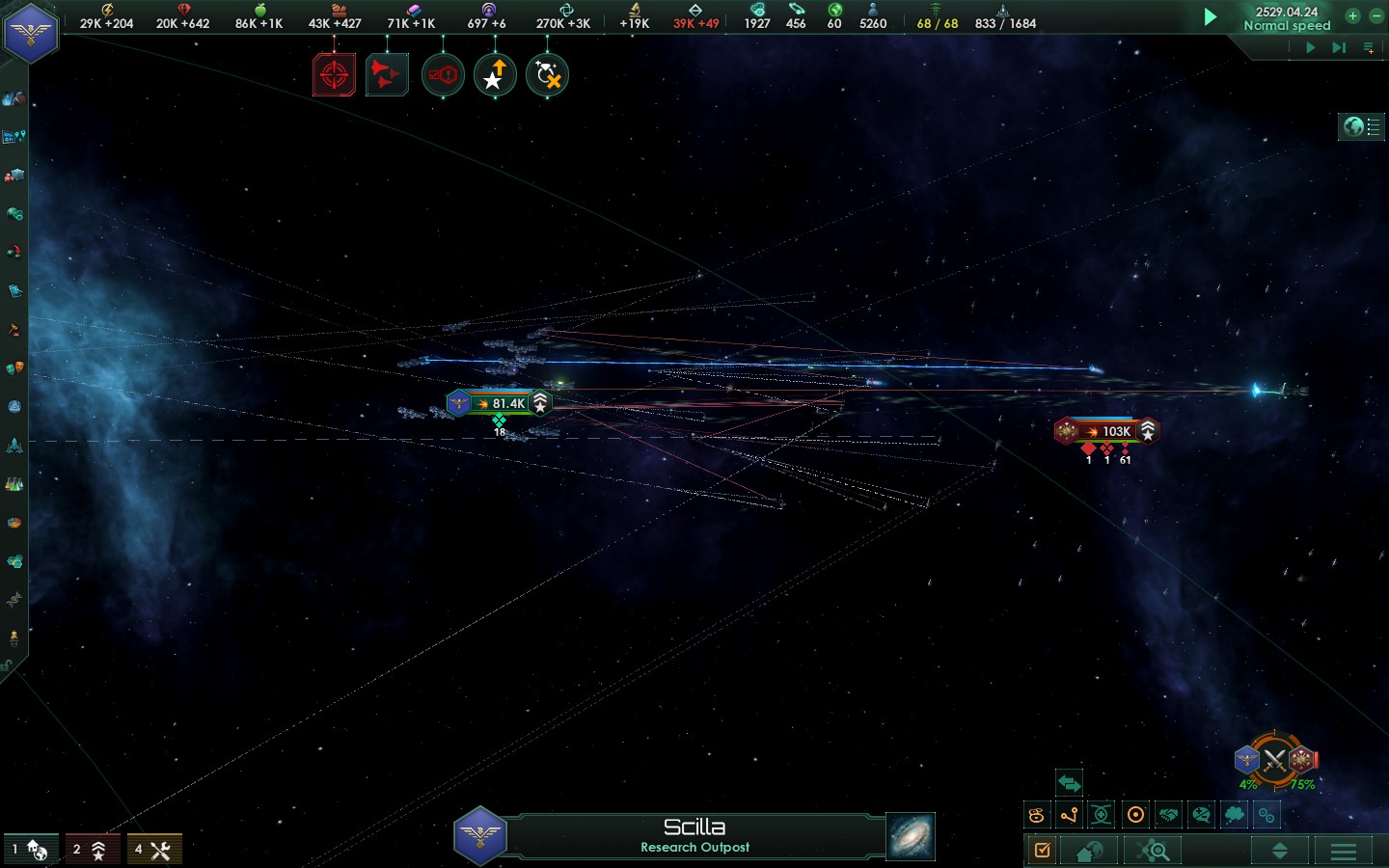The image size is (1389, 868).
Task: Increase game speed with the plus button
Action: (1352, 15)
